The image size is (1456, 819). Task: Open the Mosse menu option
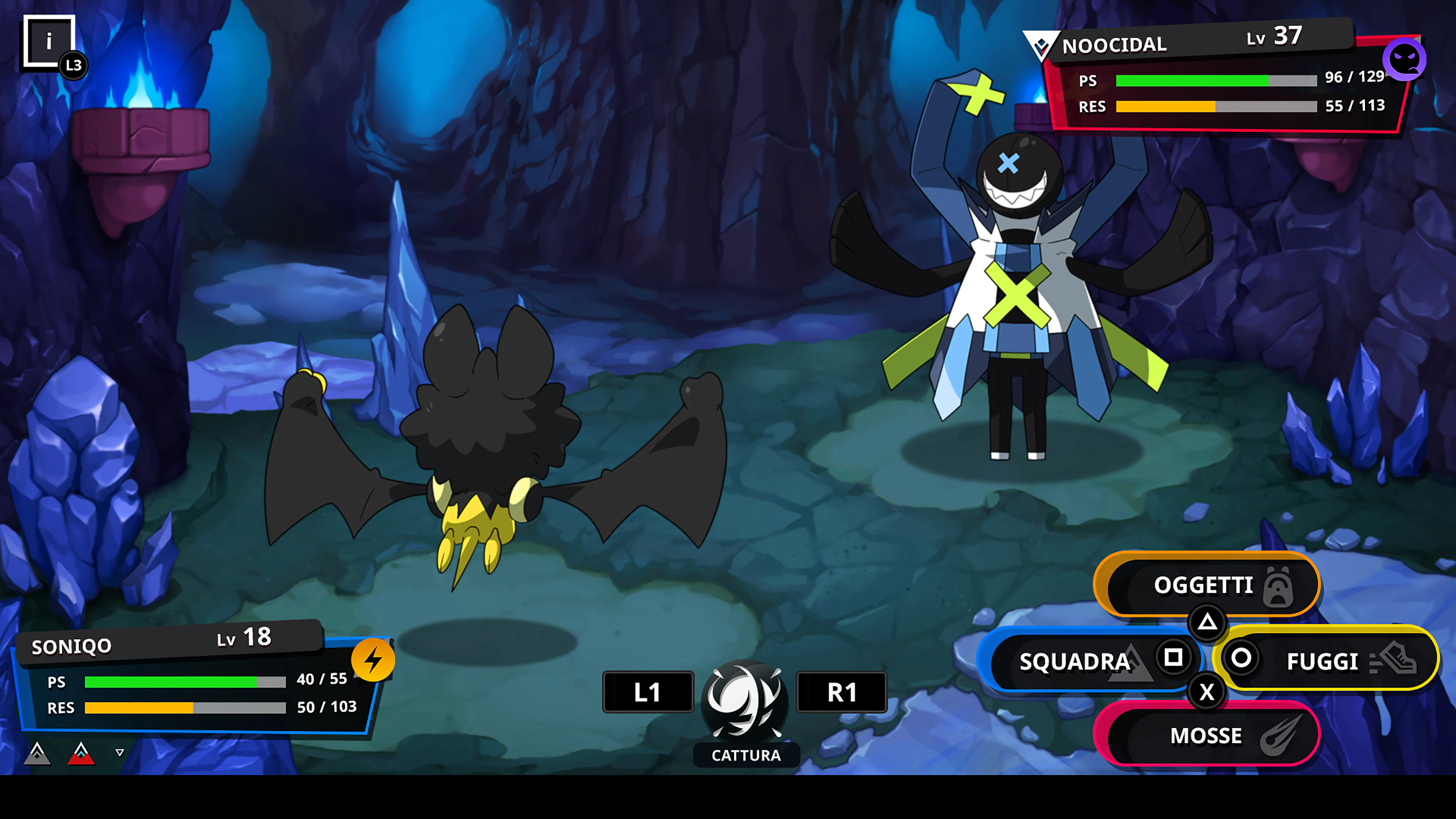(1207, 736)
